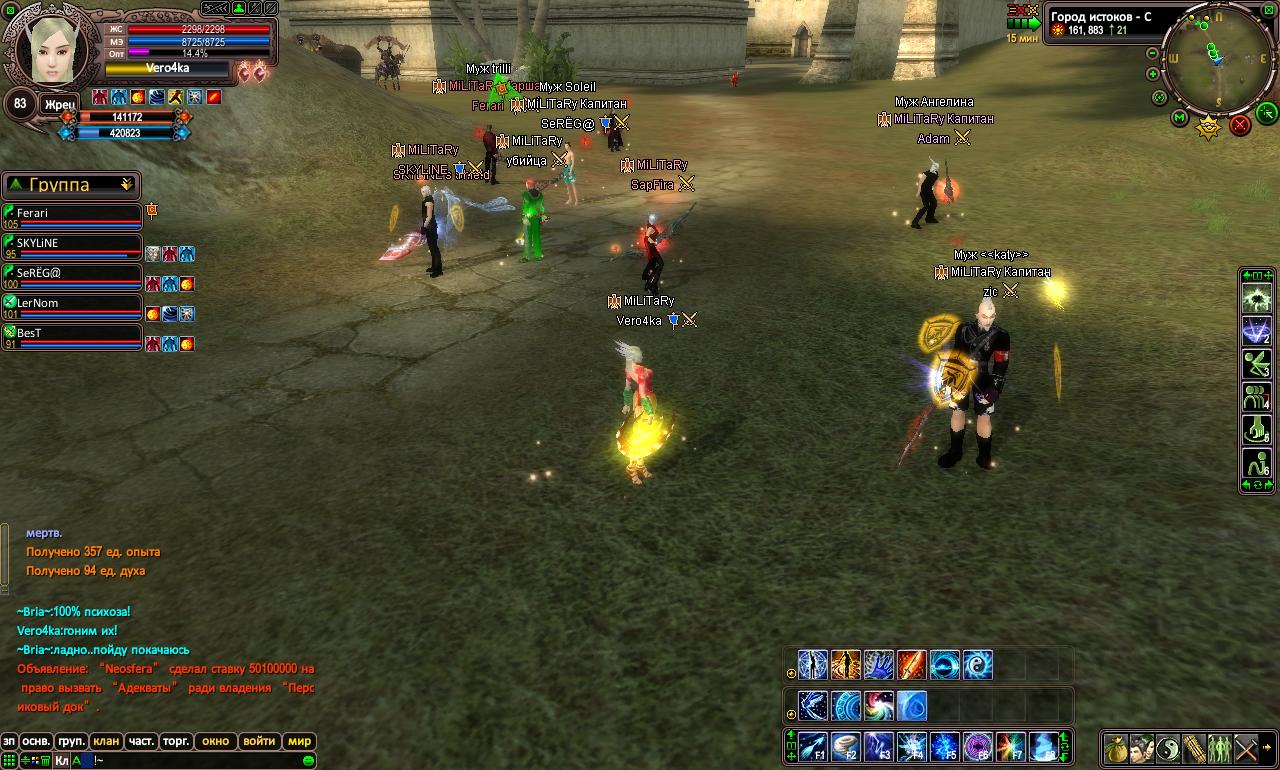Use the tornado skill on F2
The width and height of the screenshot is (1280, 770).
point(846,746)
